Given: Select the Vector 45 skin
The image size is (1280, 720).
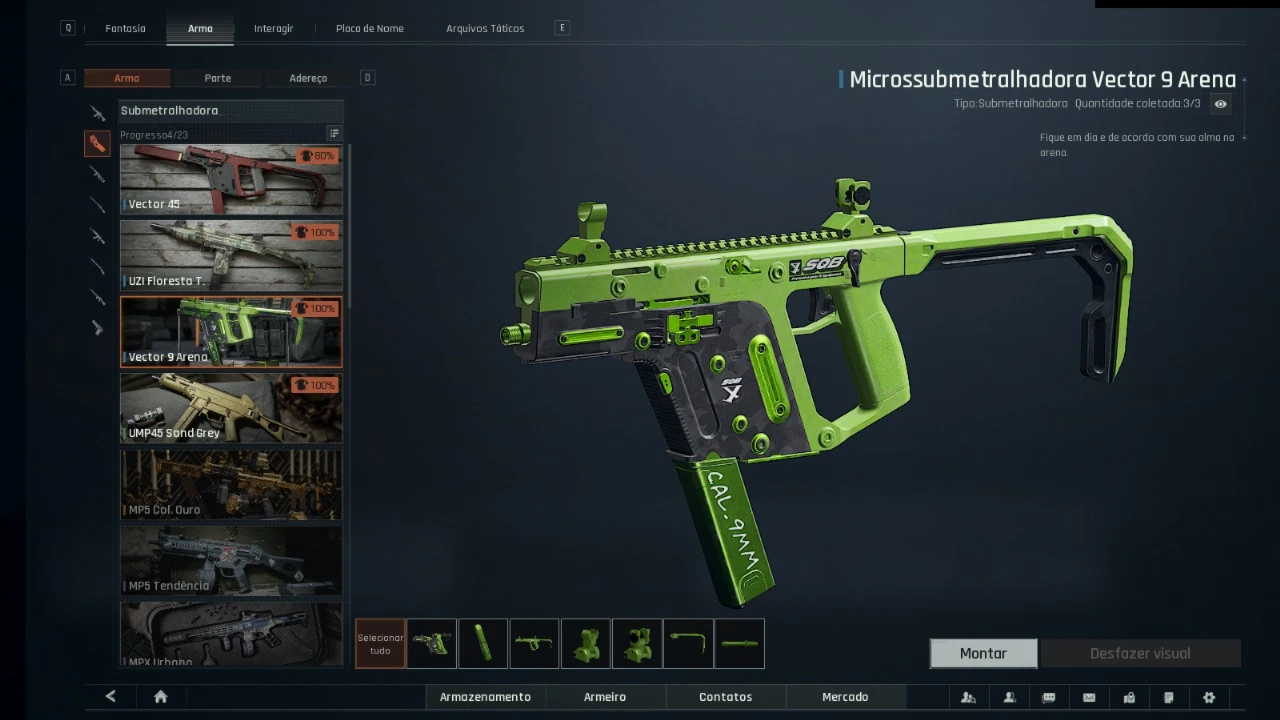Looking at the screenshot, I should pyautogui.click(x=231, y=179).
